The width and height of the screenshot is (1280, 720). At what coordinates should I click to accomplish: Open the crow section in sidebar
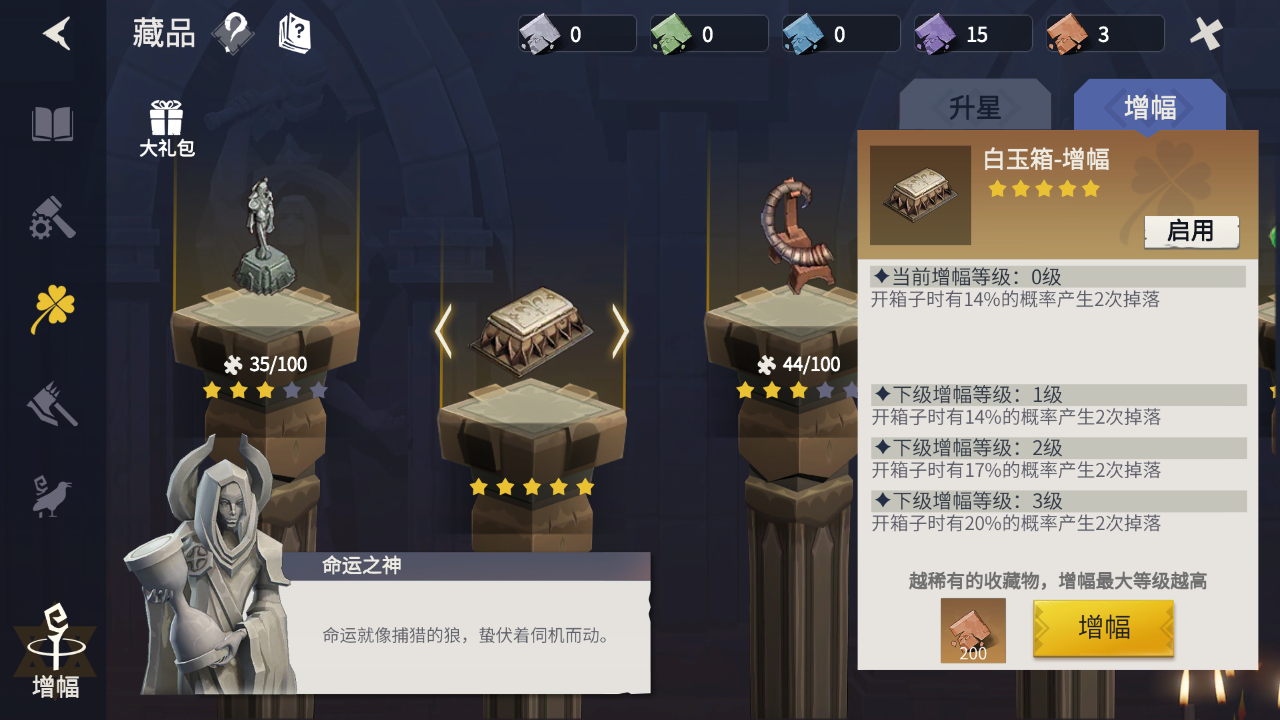coord(53,495)
